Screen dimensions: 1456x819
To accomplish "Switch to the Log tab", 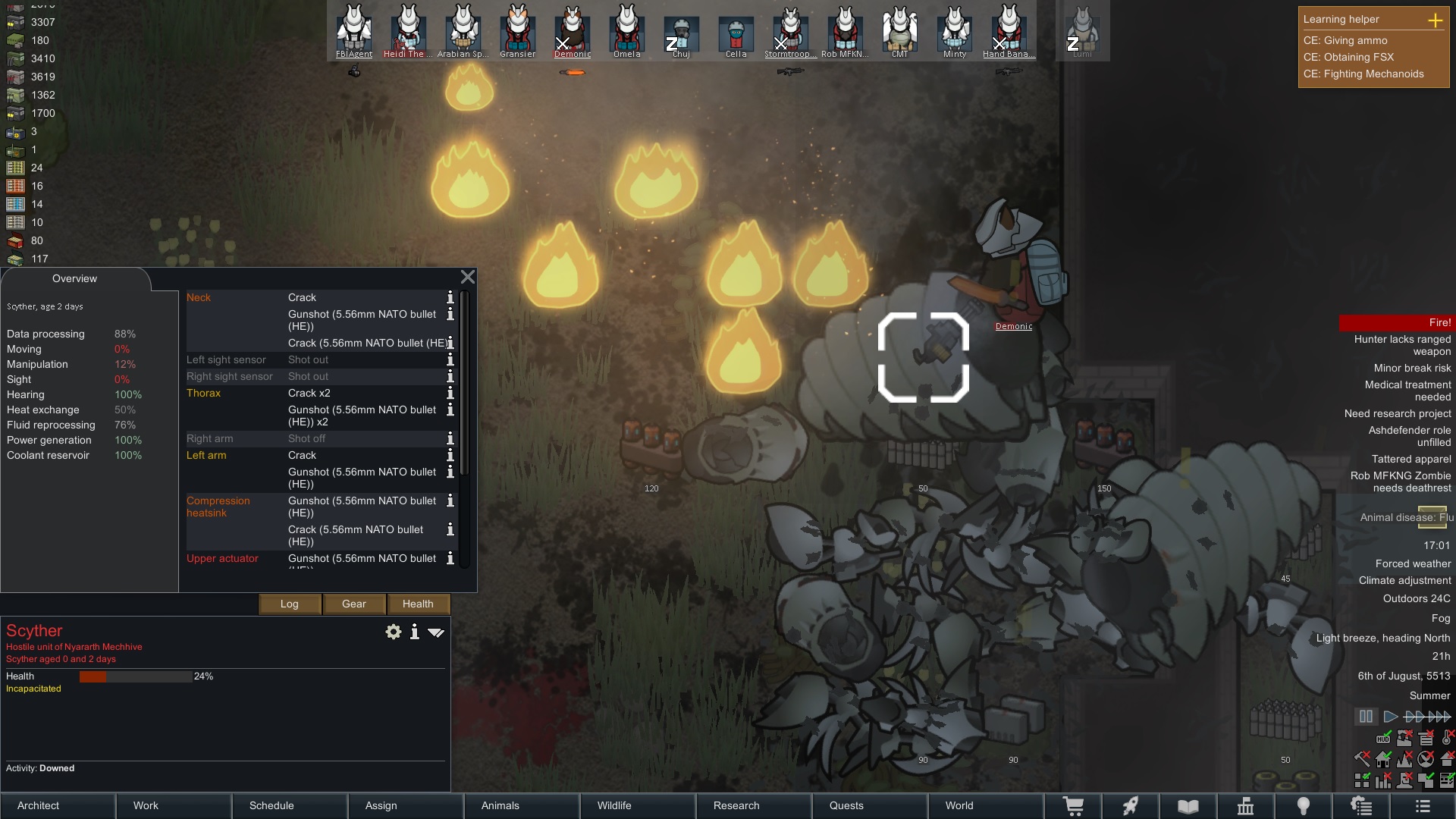I will [x=290, y=604].
